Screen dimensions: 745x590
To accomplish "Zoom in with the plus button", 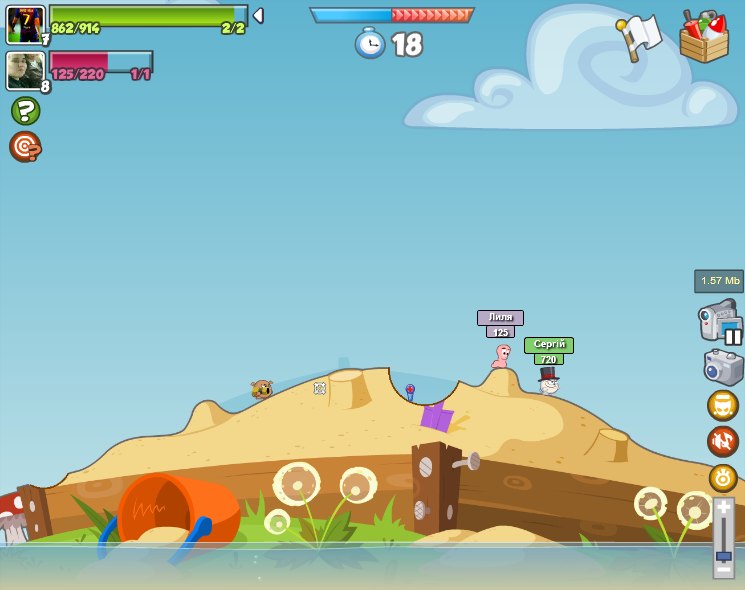I will click(723, 507).
